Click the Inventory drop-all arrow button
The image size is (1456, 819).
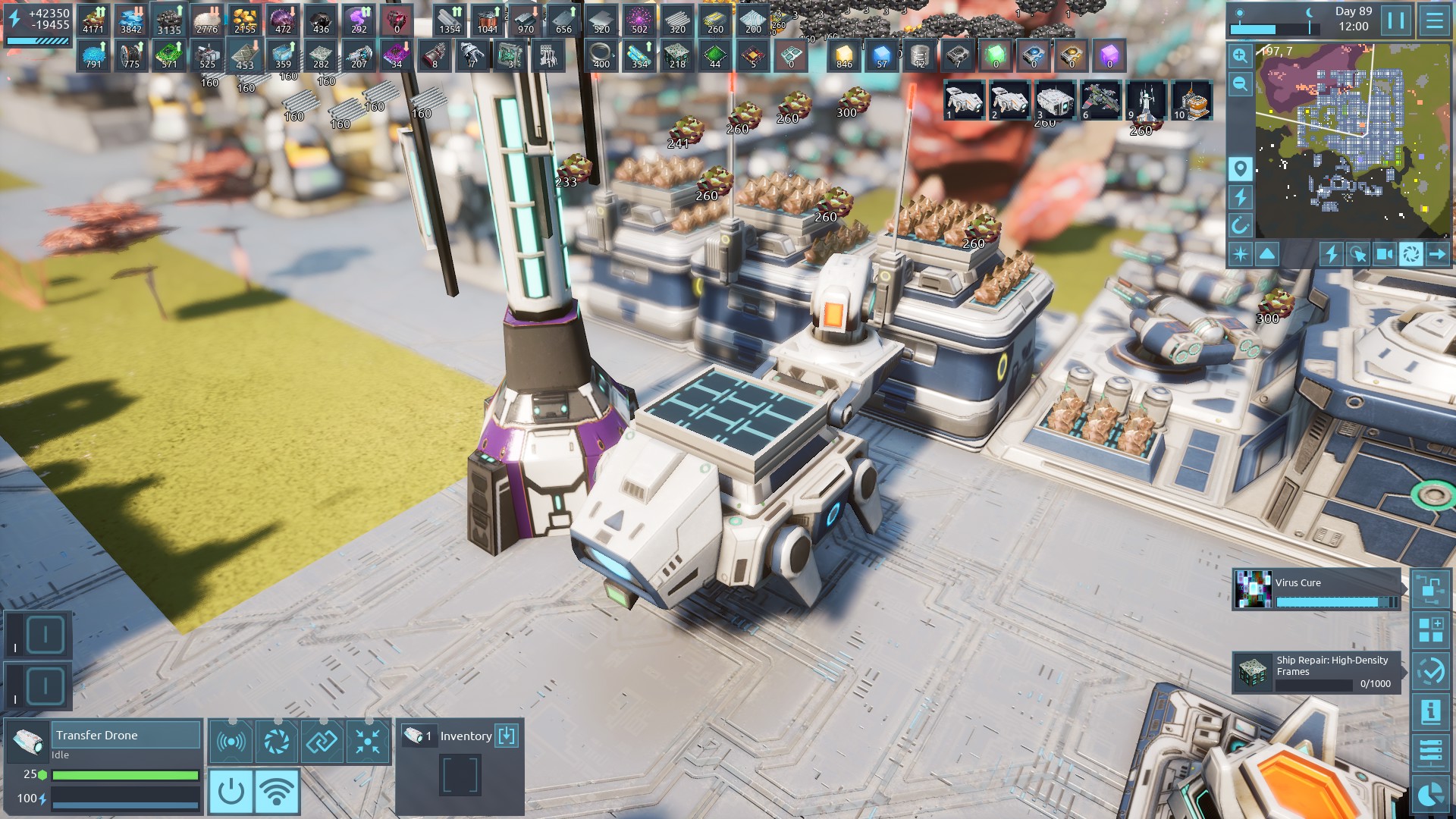pyautogui.click(x=507, y=736)
